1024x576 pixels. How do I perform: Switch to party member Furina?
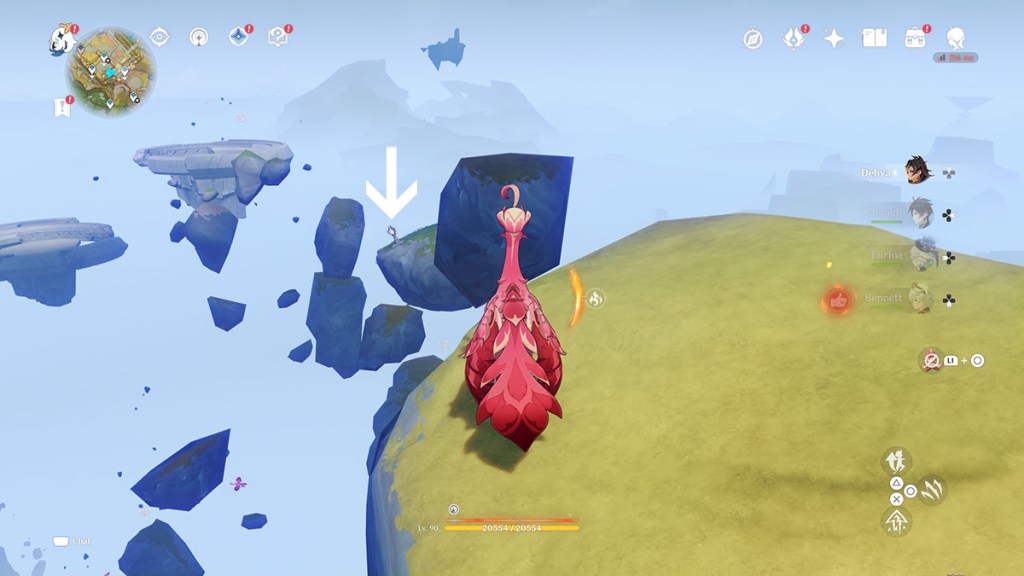tap(921, 255)
